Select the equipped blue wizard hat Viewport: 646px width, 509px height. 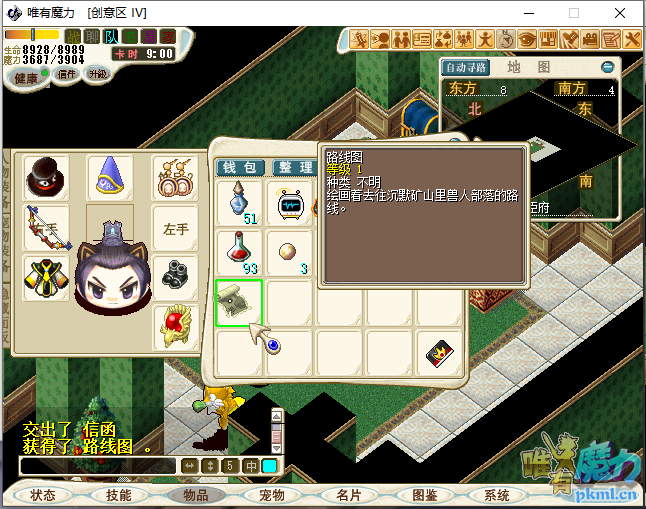[110, 177]
